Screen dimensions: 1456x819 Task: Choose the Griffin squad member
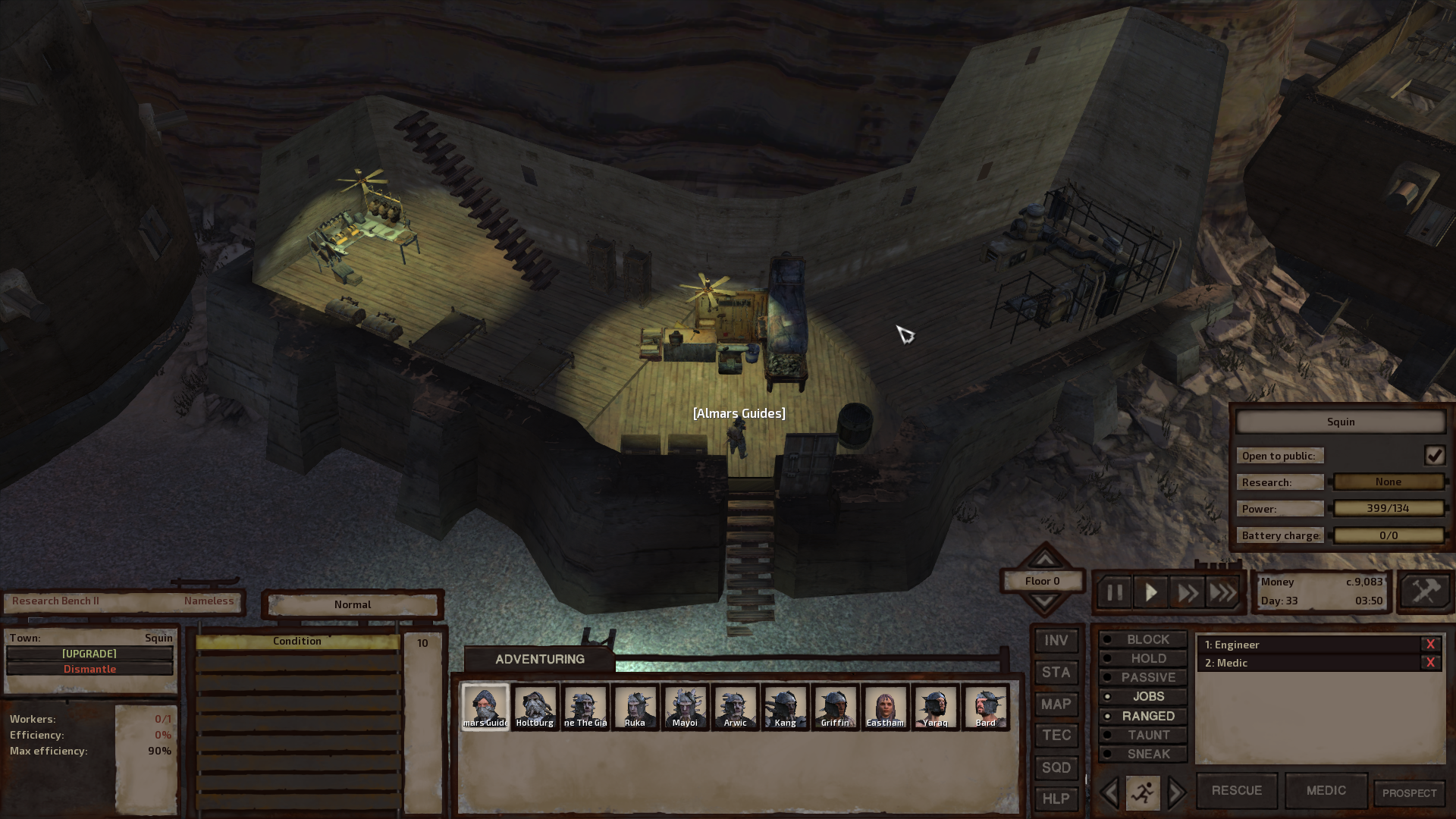pos(835,707)
